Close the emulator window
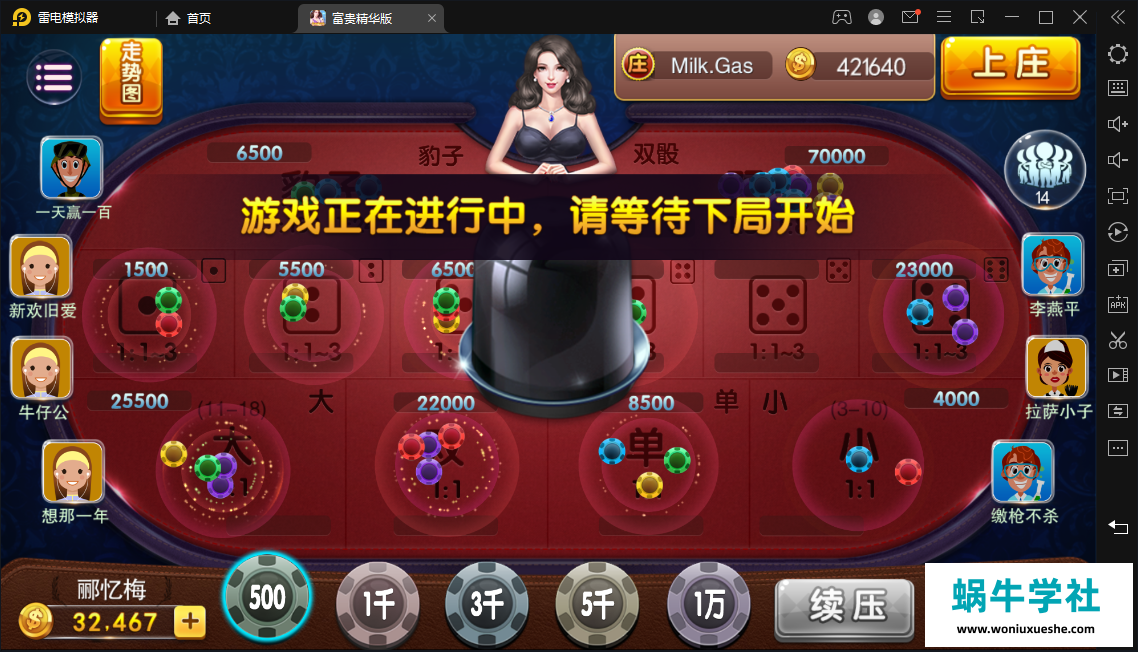The width and height of the screenshot is (1138, 652). (x=1080, y=17)
